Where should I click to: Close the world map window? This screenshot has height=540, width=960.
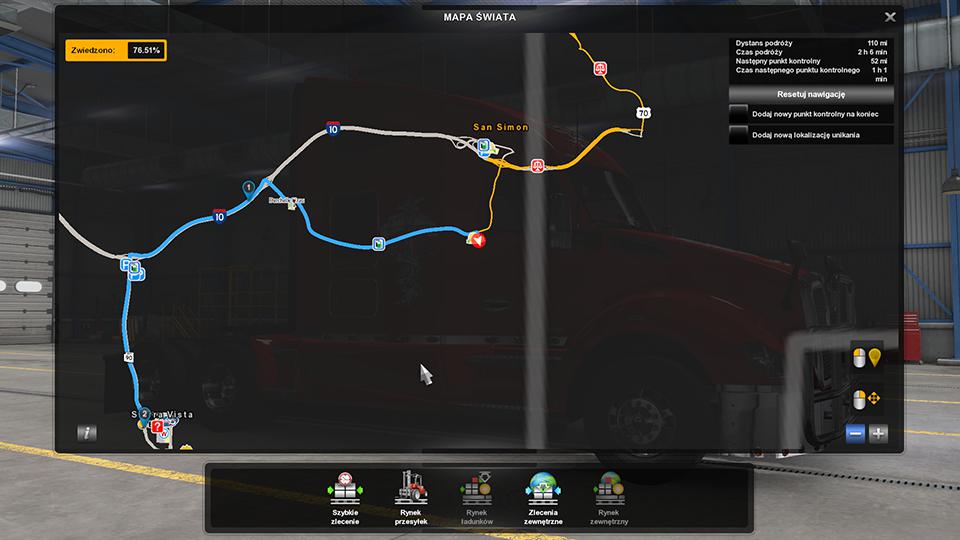click(x=890, y=17)
